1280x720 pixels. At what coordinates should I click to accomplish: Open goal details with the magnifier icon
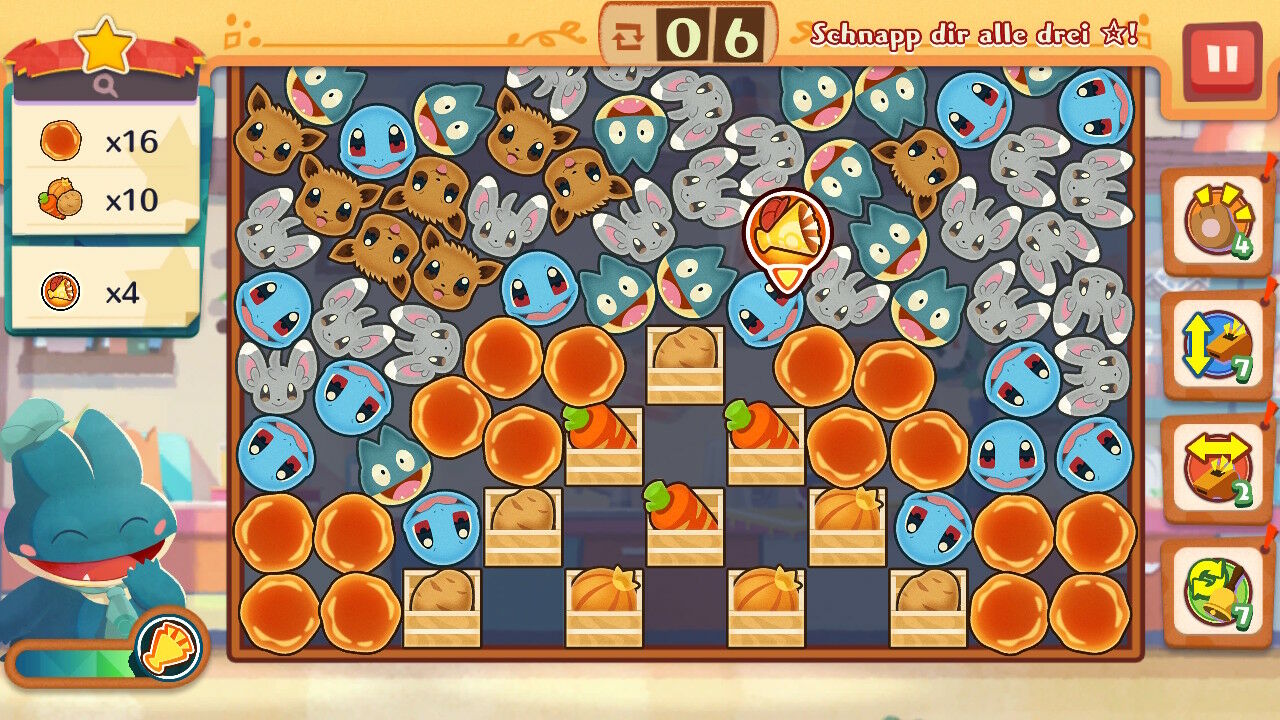106,87
